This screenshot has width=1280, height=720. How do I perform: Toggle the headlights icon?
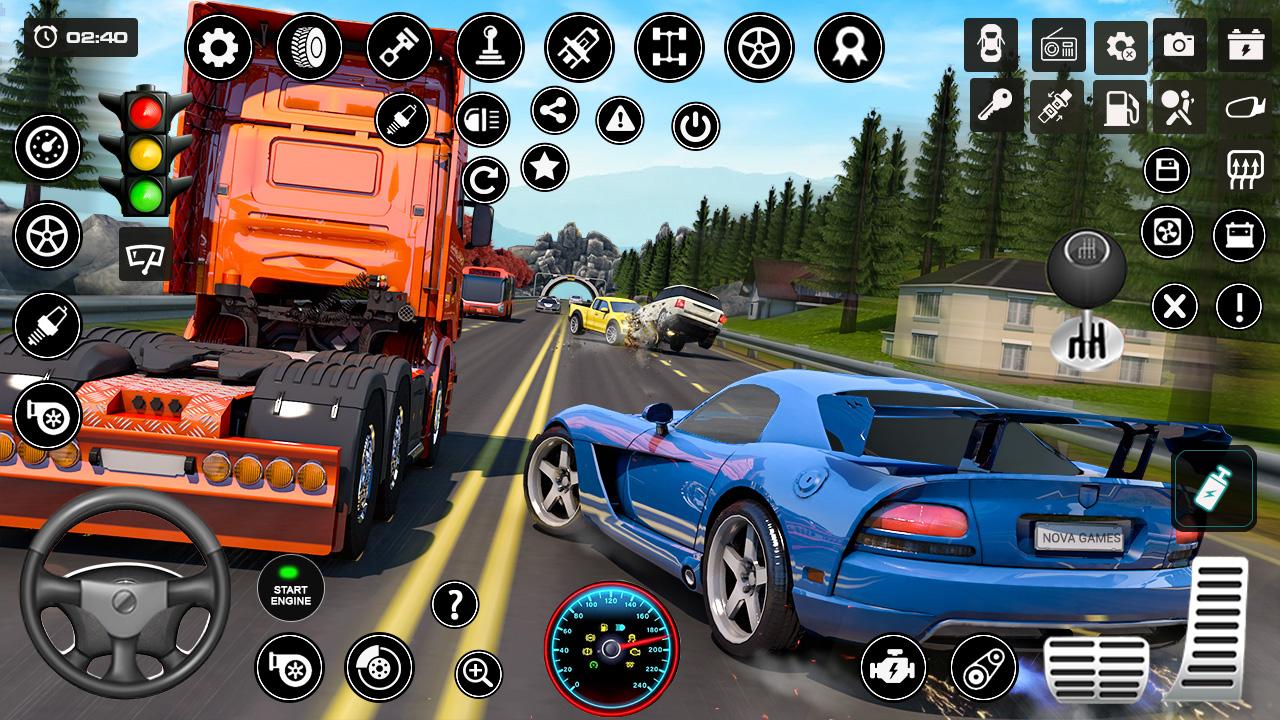[x=483, y=120]
